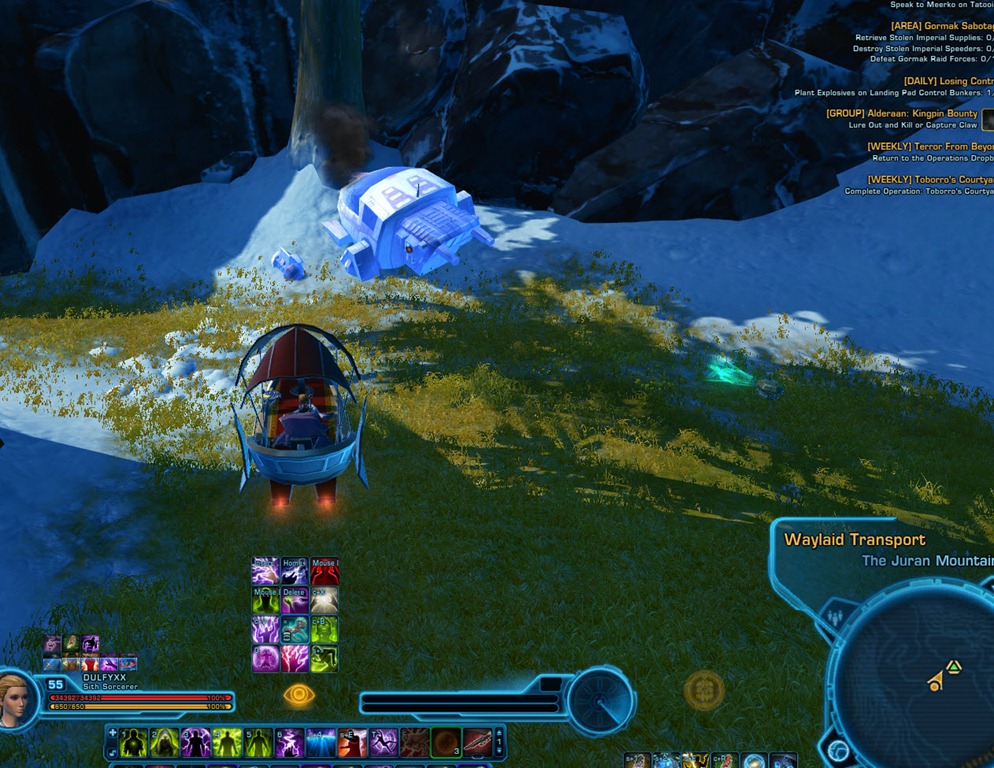The height and width of the screenshot is (768, 994).
Task: Open the world map globe button
Action: tap(839, 751)
